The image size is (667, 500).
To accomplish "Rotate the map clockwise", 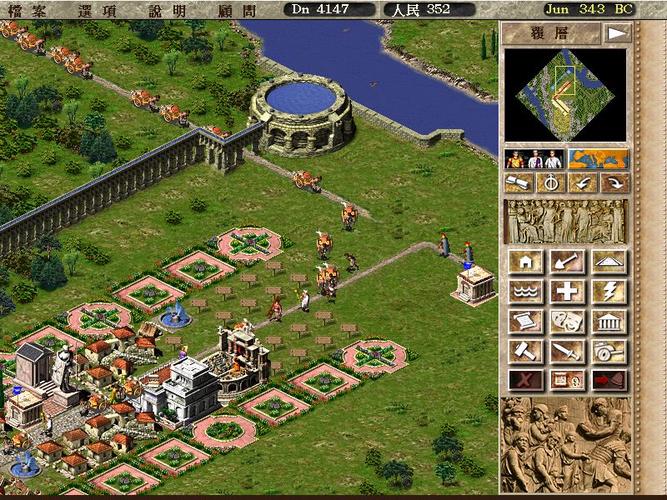I will (x=612, y=183).
